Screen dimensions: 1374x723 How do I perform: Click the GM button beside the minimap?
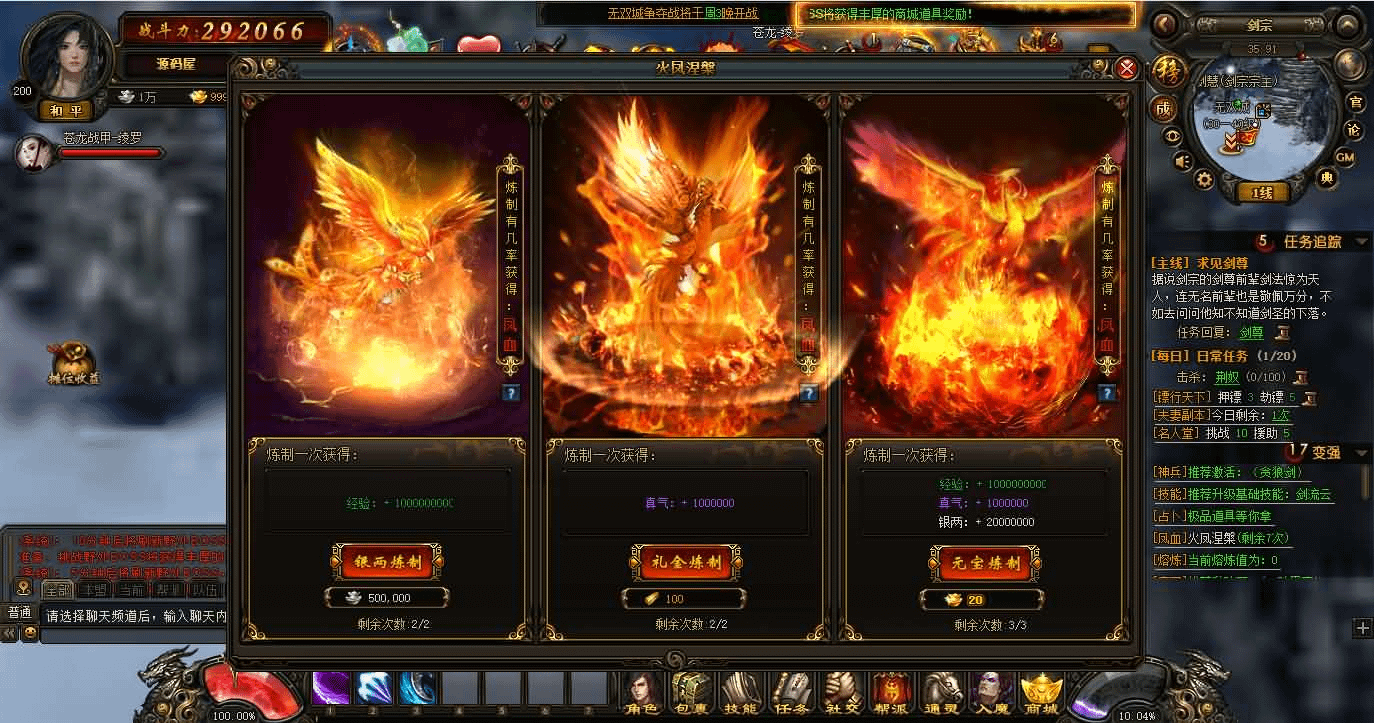coord(1346,157)
